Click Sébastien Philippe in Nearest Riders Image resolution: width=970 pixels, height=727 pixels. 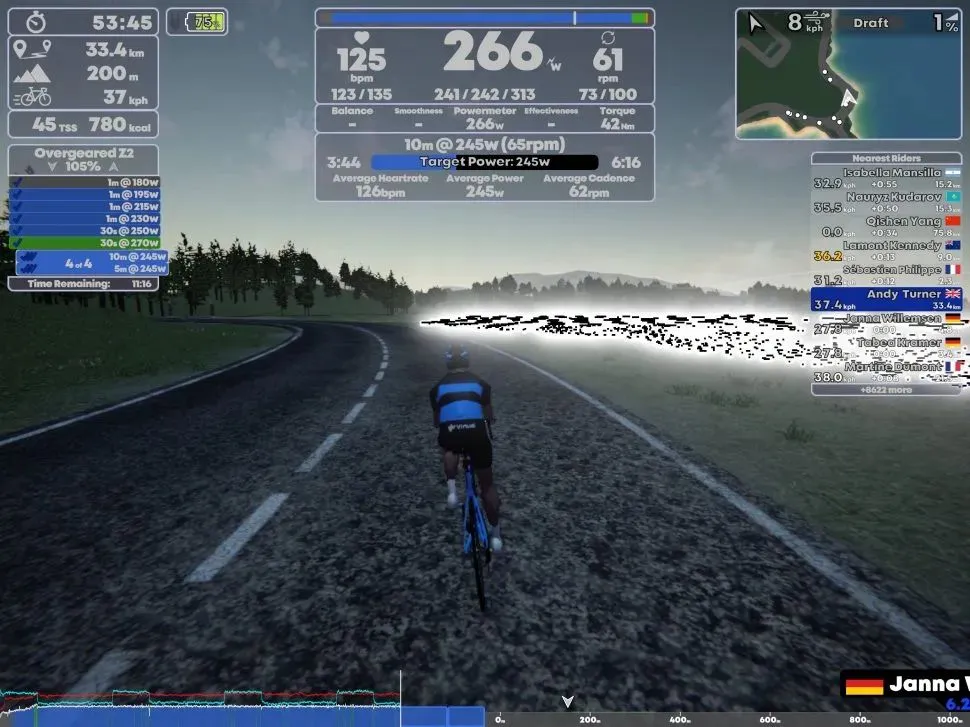pos(886,275)
